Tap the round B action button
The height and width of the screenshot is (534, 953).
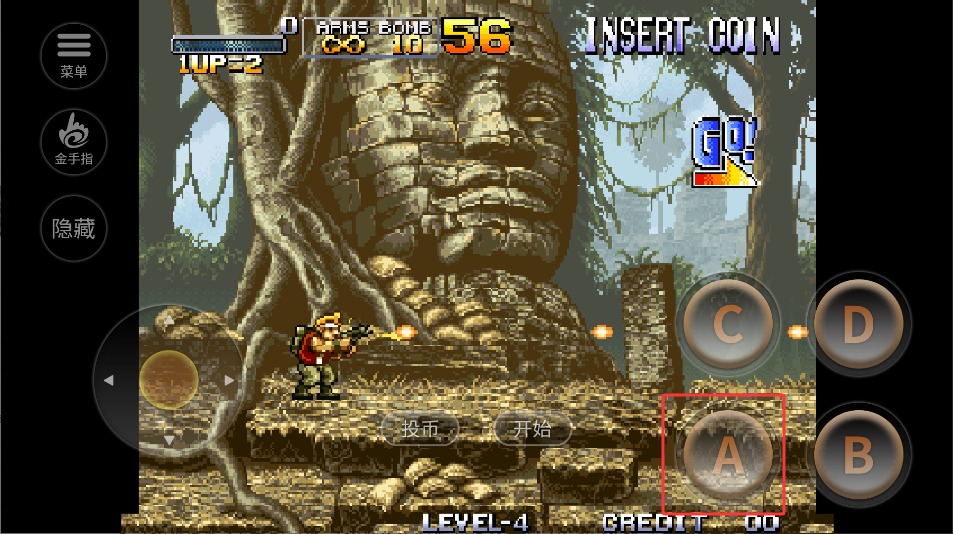857,455
